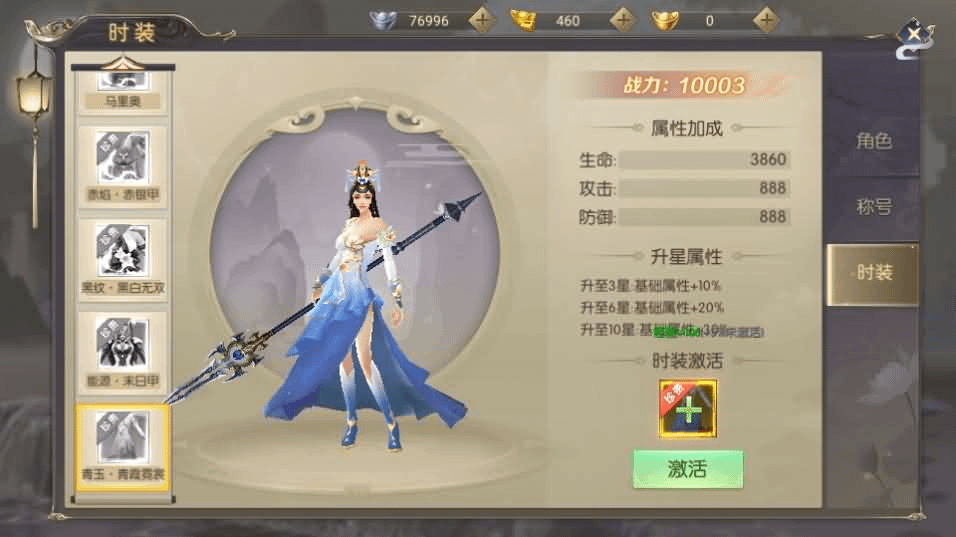Select the 赤焰·赤银甲 costume
The height and width of the screenshot is (537, 956).
(x=122, y=165)
